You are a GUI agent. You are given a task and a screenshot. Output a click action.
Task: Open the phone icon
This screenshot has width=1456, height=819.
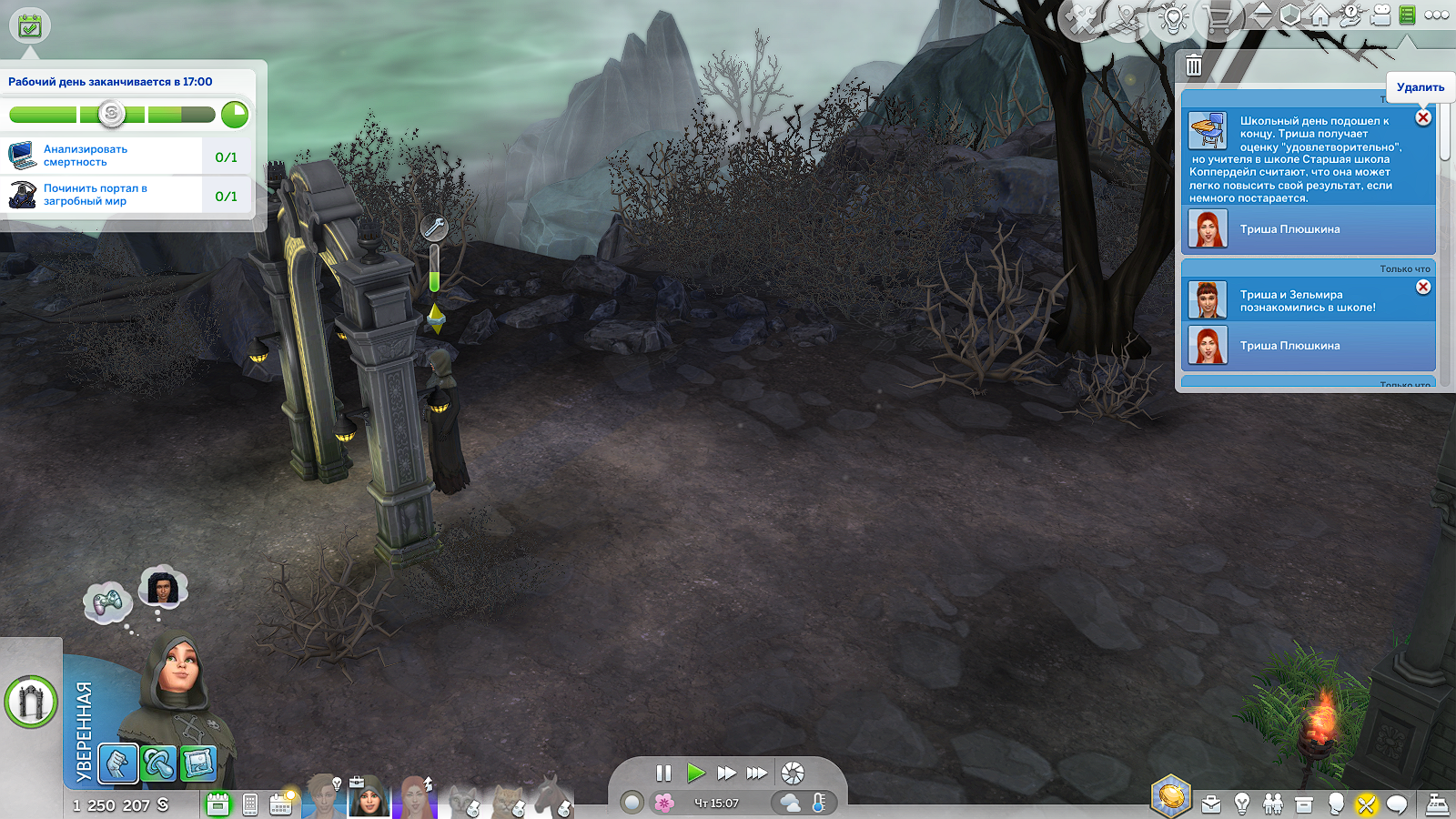(250, 804)
